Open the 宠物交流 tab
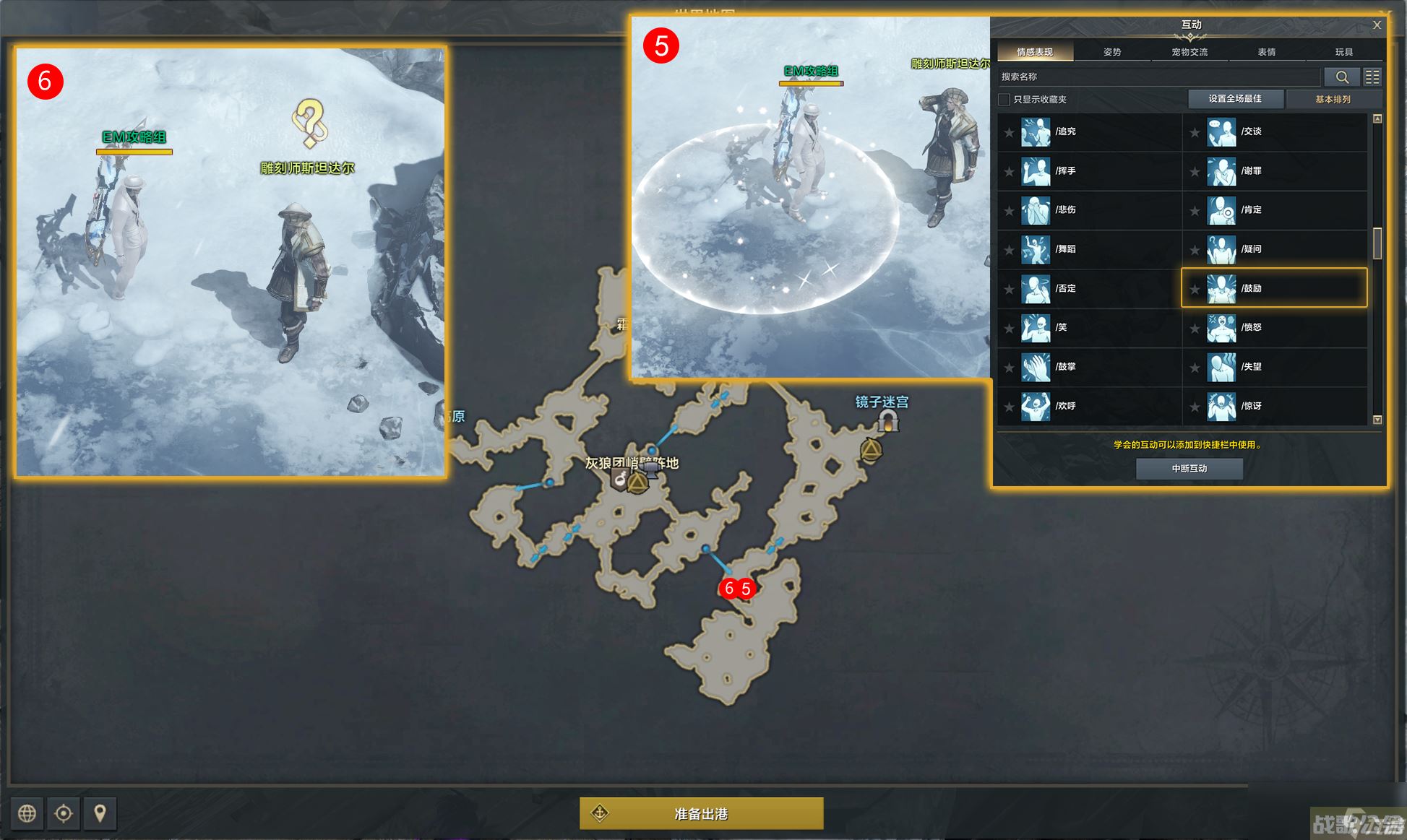 tap(1189, 52)
